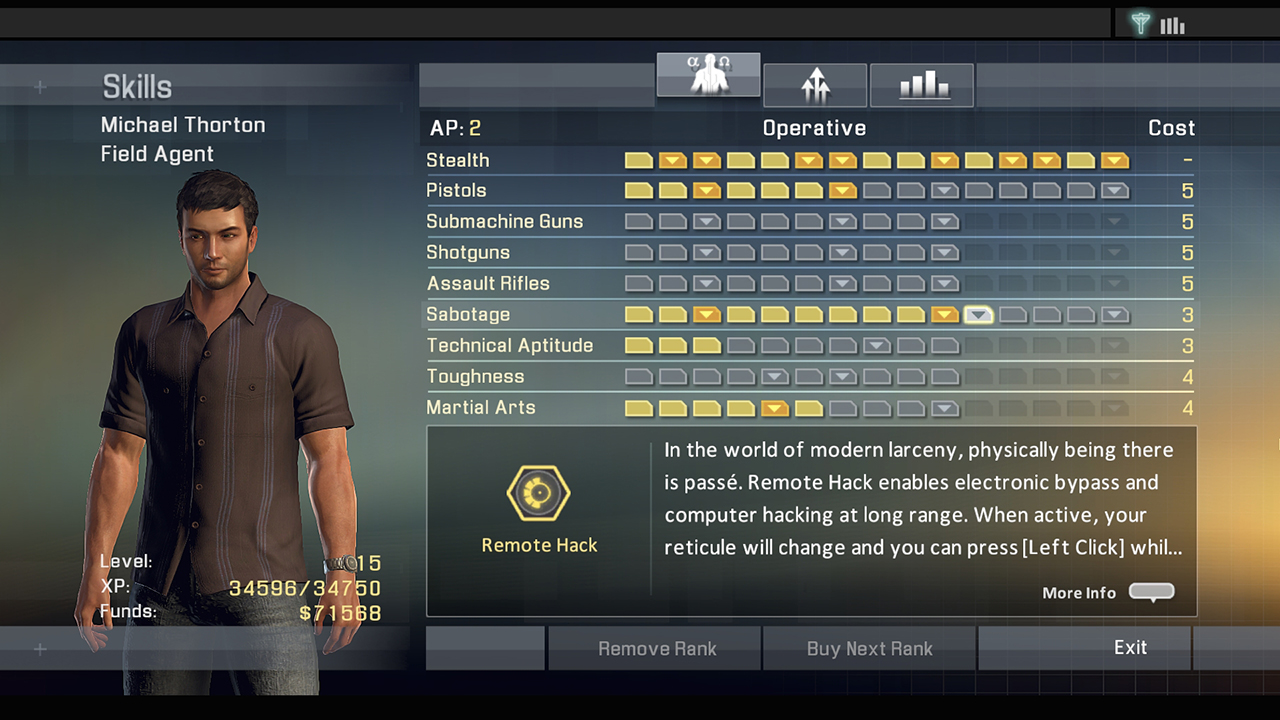Select the Assault Rifles skill row

click(488, 283)
